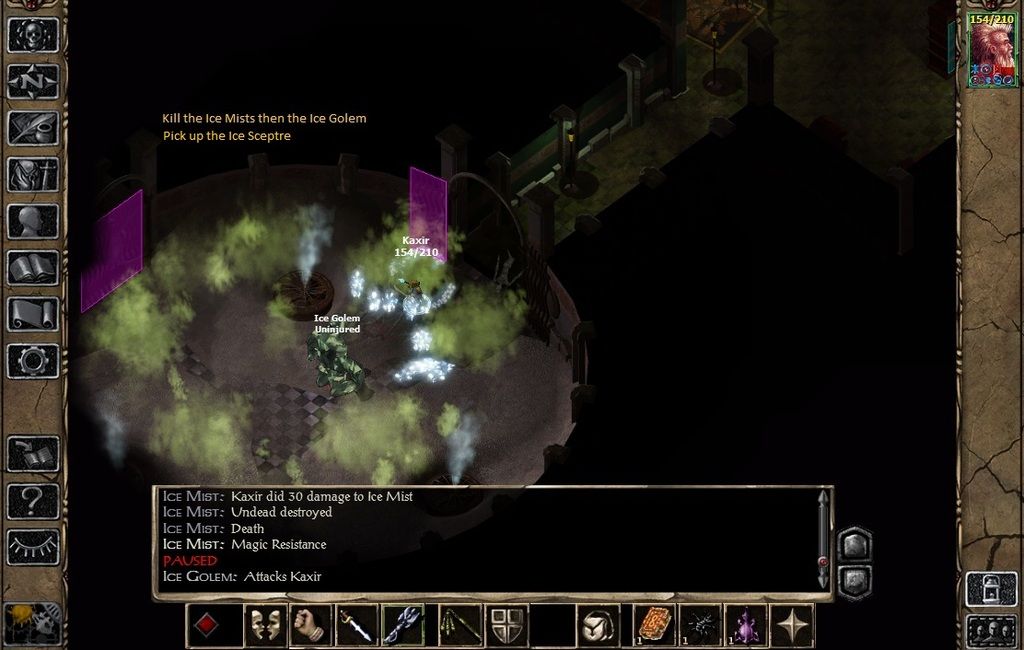Open special abilities with the star icon
This screenshot has width=1024, height=650.
point(792,625)
